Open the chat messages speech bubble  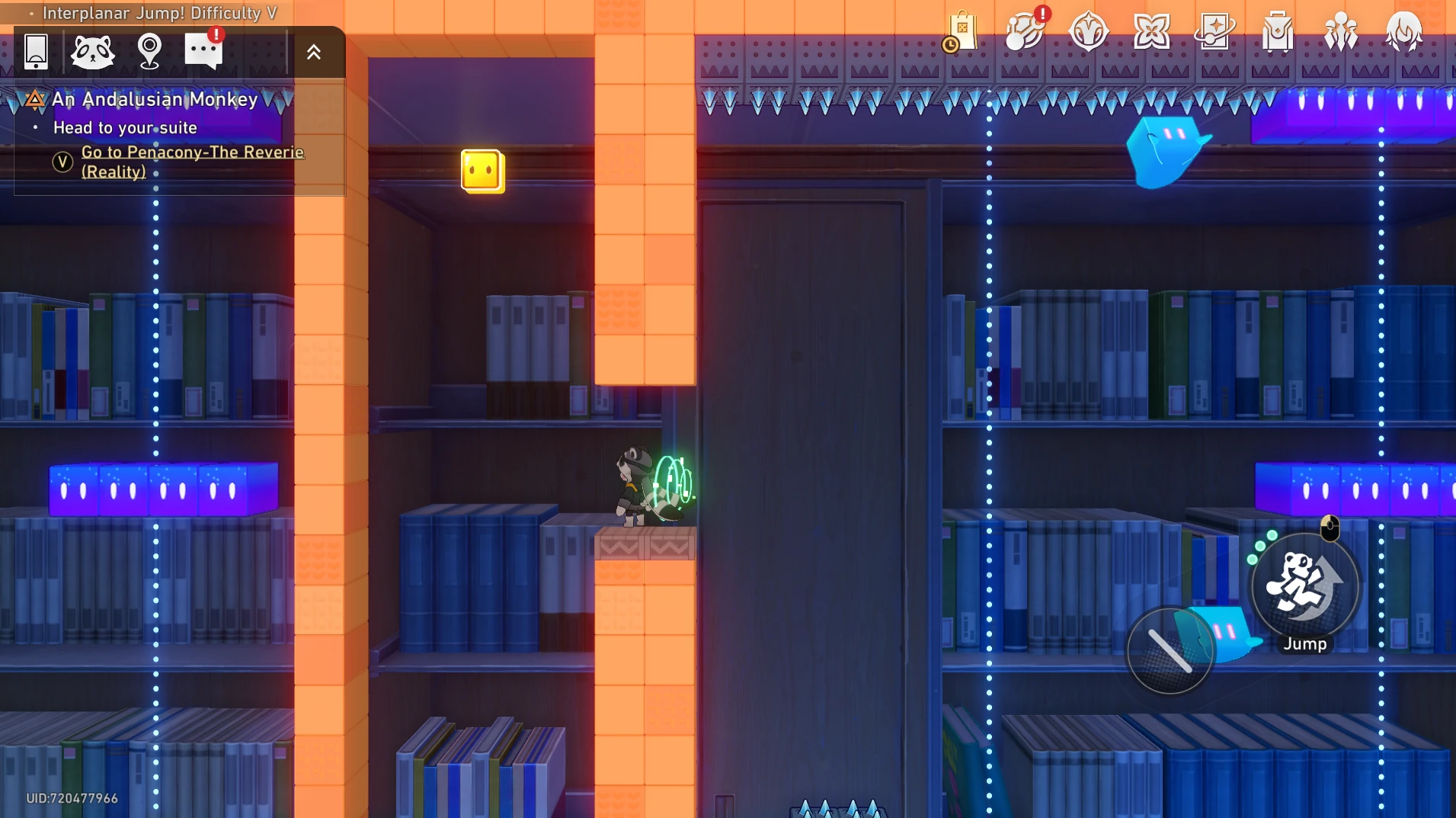coord(203,52)
